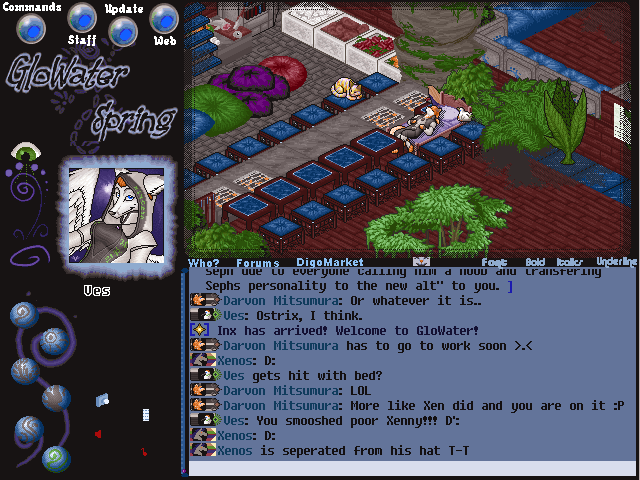Toggle Italics text formatting
The image size is (640, 480).
tap(569, 262)
